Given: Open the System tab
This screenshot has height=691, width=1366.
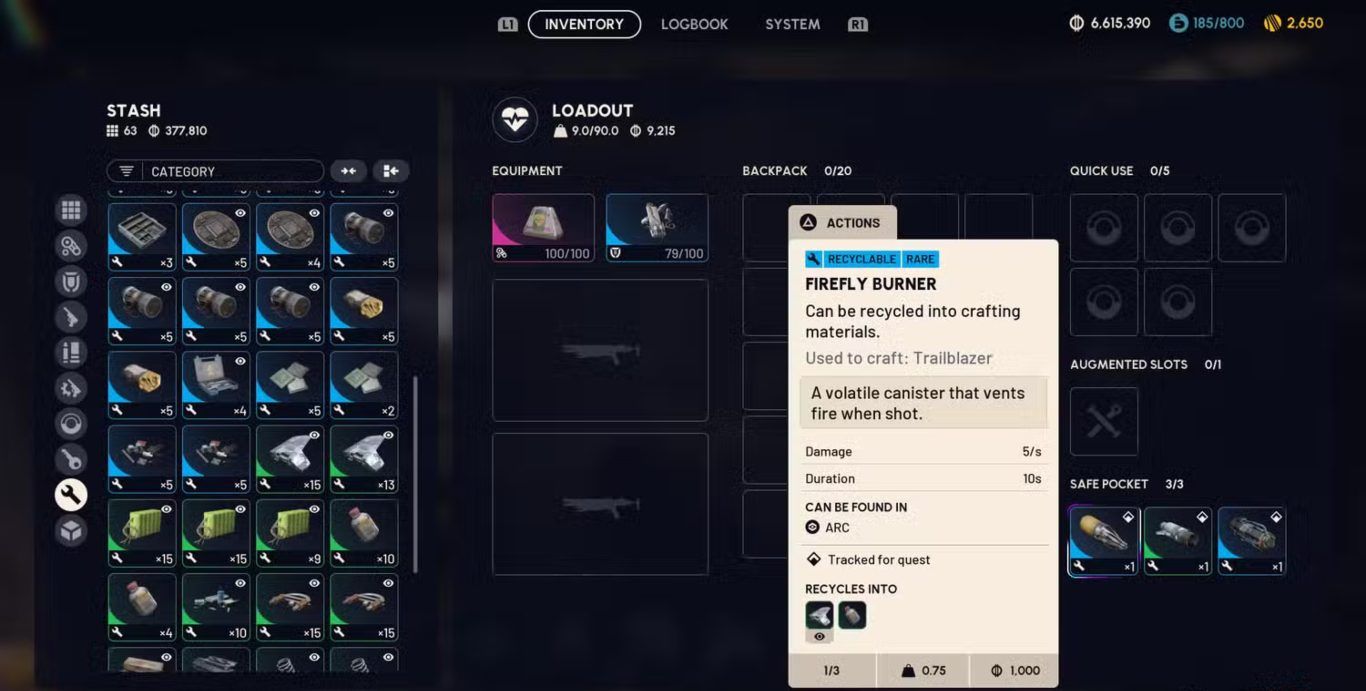Looking at the screenshot, I should 792,24.
